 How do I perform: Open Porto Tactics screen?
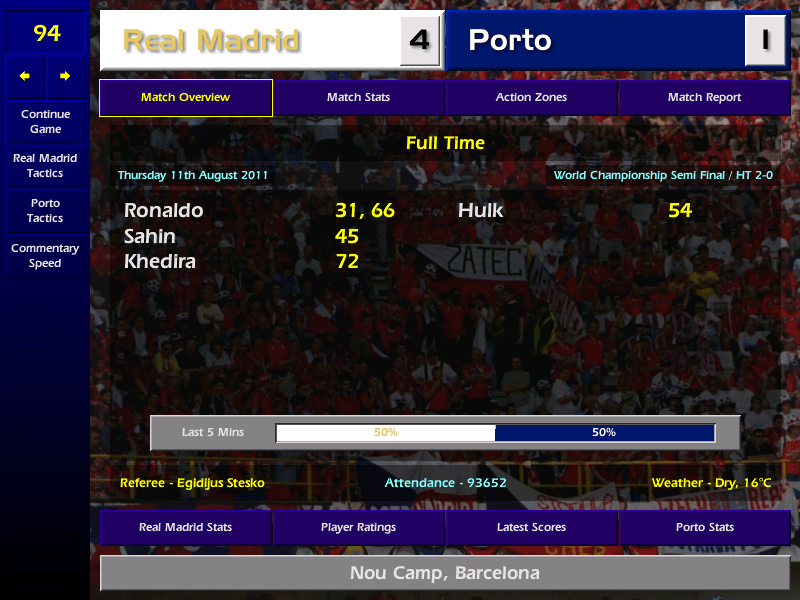45,211
